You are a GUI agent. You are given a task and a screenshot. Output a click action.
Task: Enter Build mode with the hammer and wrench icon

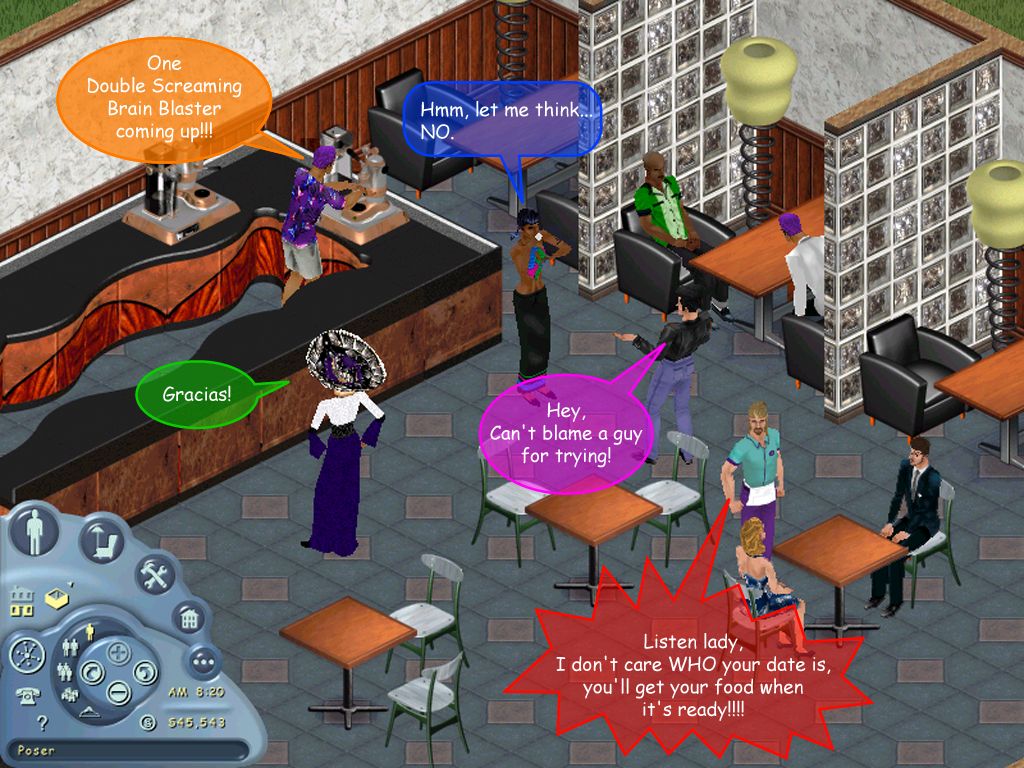pyautogui.click(x=155, y=575)
